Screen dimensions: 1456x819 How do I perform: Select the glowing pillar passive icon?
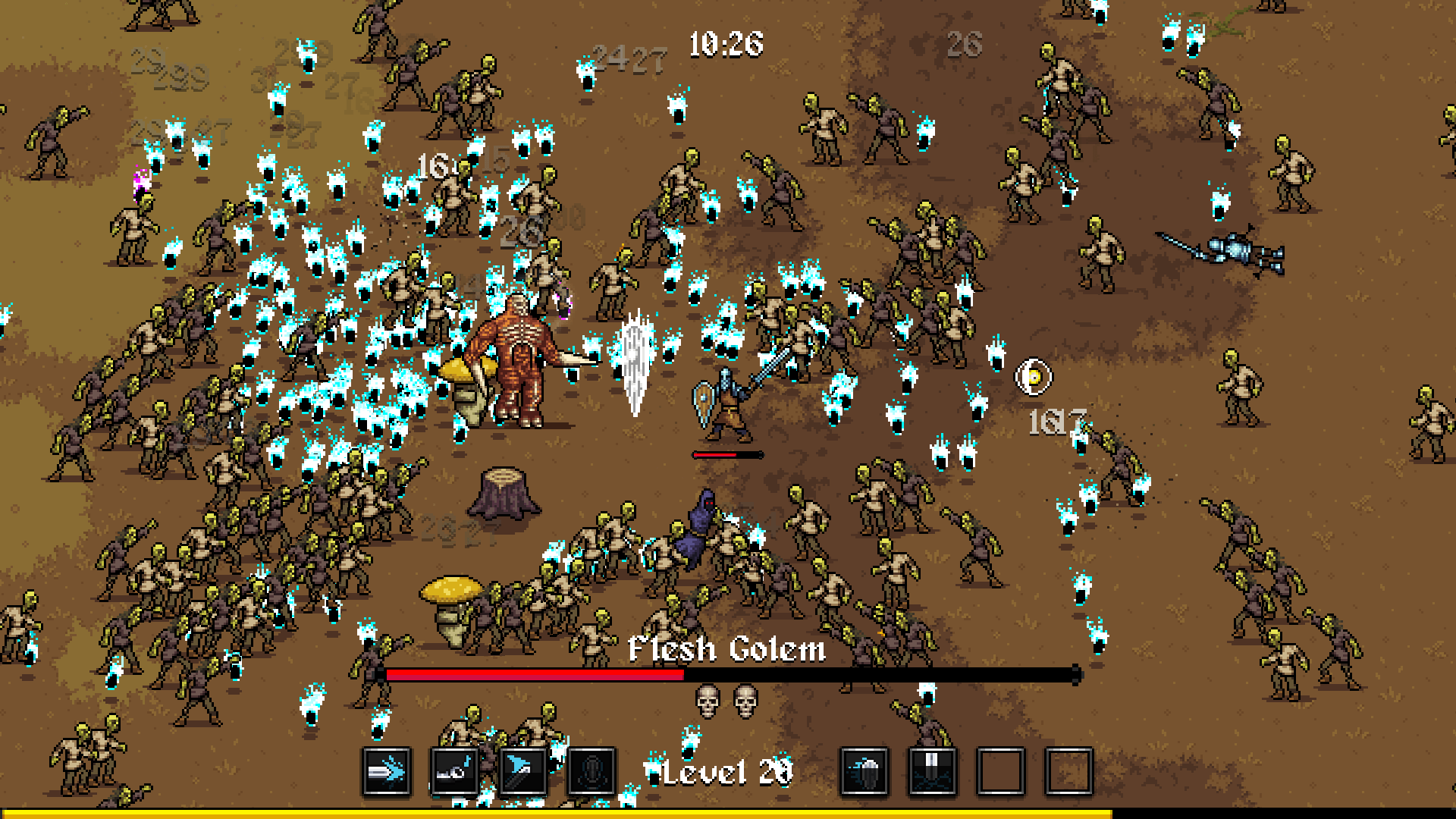click(x=932, y=772)
